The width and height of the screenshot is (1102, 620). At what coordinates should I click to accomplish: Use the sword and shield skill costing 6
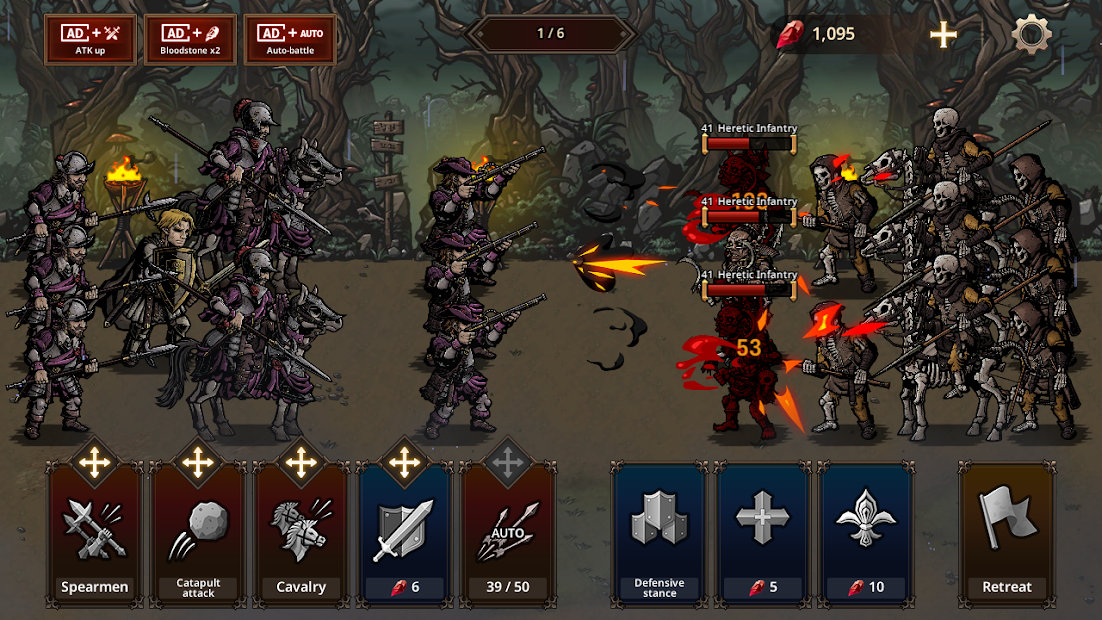[x=404, y=535]
